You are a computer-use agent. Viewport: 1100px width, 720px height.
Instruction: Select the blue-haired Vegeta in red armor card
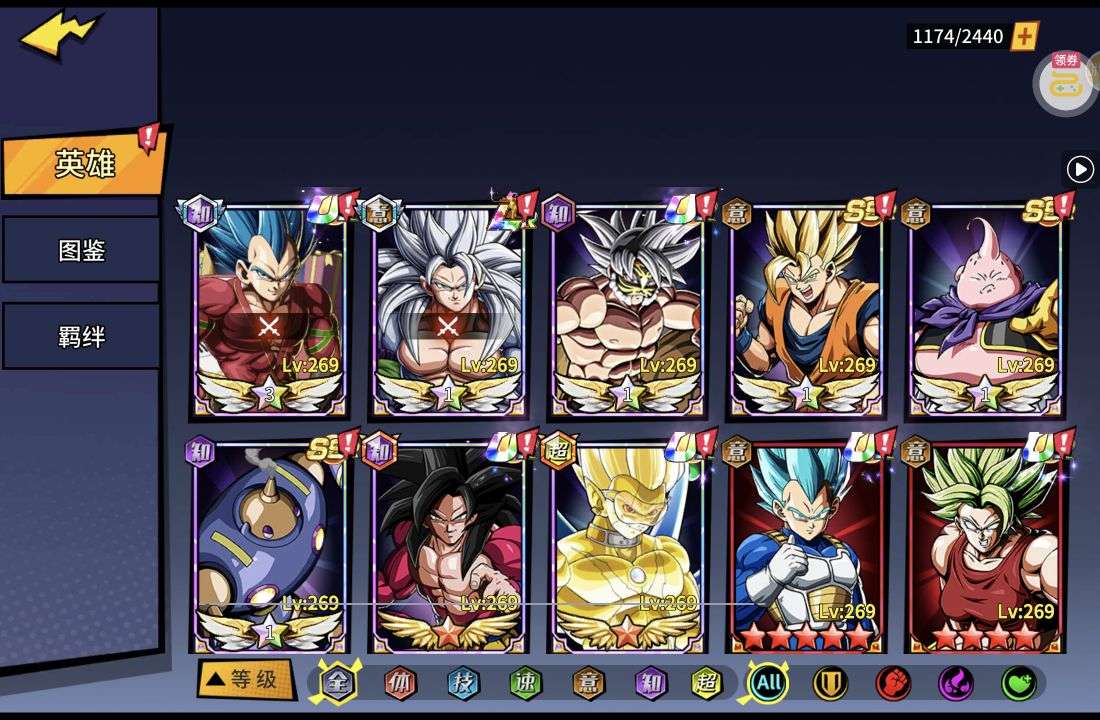click(x=268, y=310)
